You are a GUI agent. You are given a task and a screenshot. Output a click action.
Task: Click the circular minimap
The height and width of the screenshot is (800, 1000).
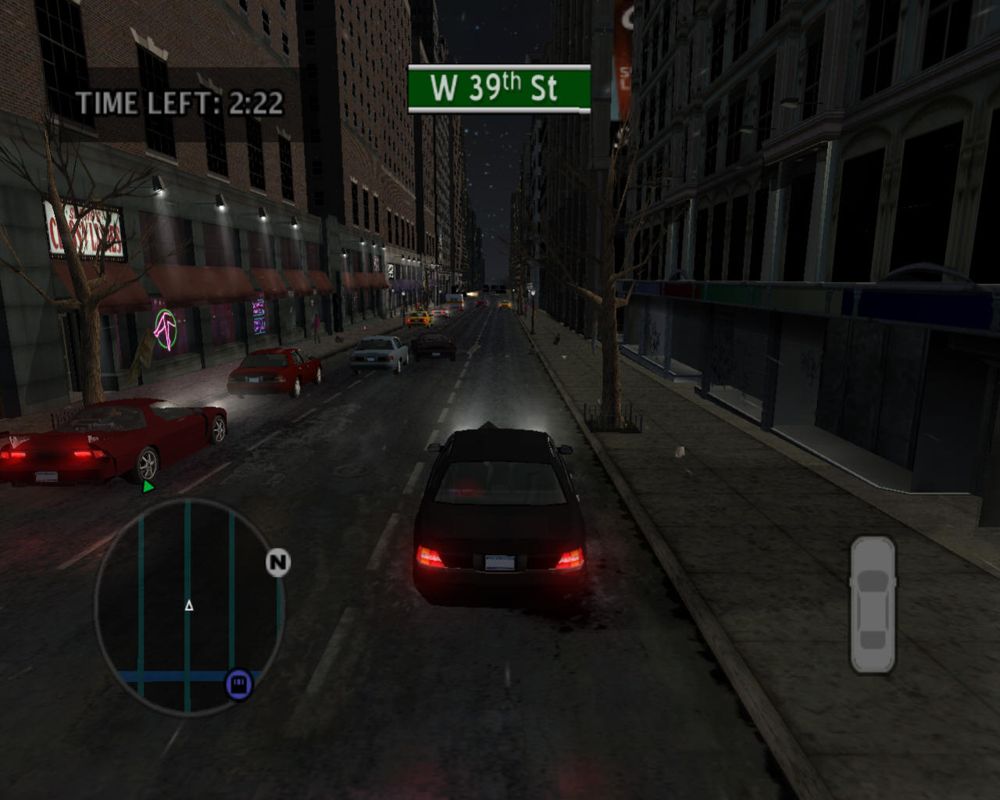coord(189,607)
